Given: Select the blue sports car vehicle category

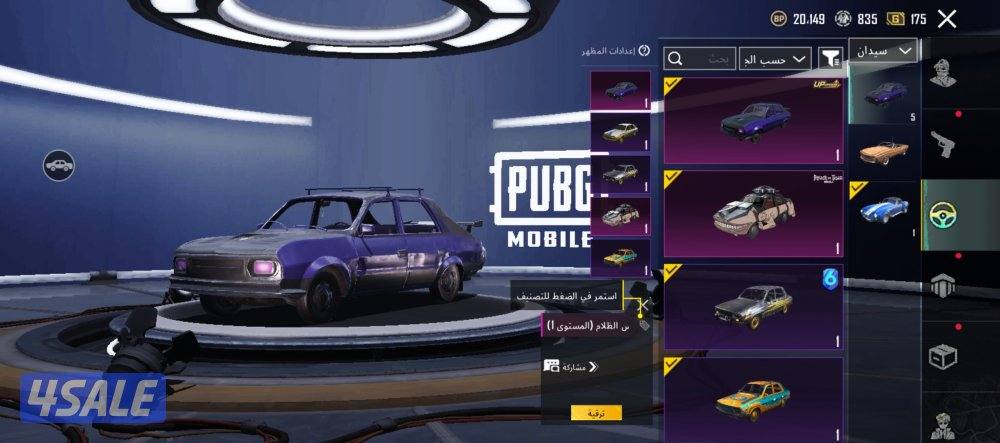Looking at the screenshot, I should point(884,212).
